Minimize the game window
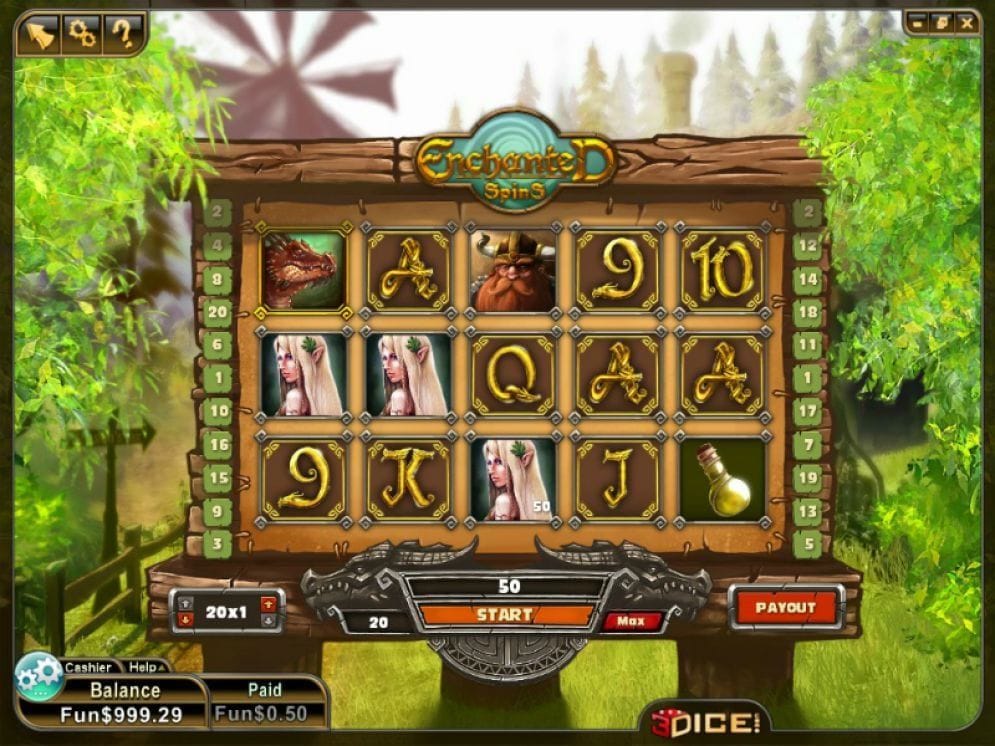Viewport: 995px width, 746px height. click(918, 21)
